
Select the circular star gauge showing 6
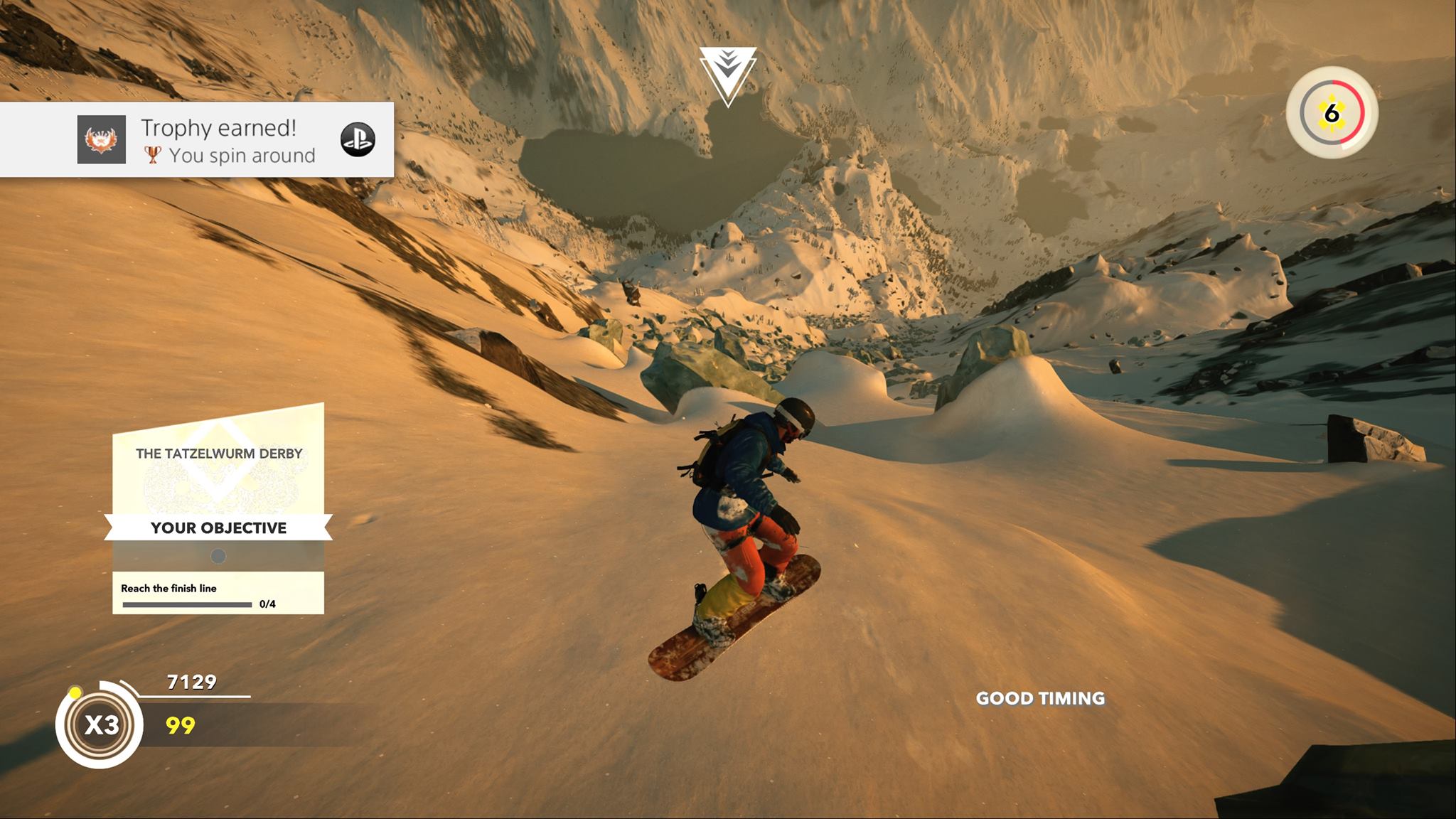point(1332,113)
